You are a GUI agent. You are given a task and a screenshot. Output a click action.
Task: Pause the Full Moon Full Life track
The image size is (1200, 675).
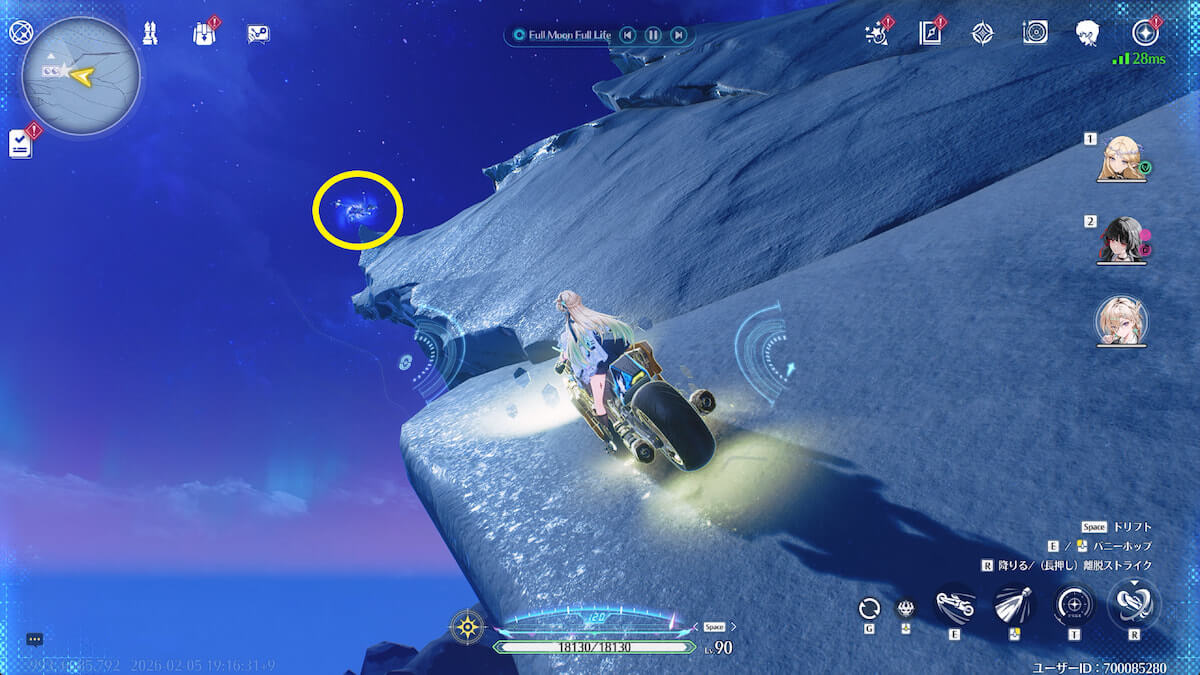(x=652, y=35)
